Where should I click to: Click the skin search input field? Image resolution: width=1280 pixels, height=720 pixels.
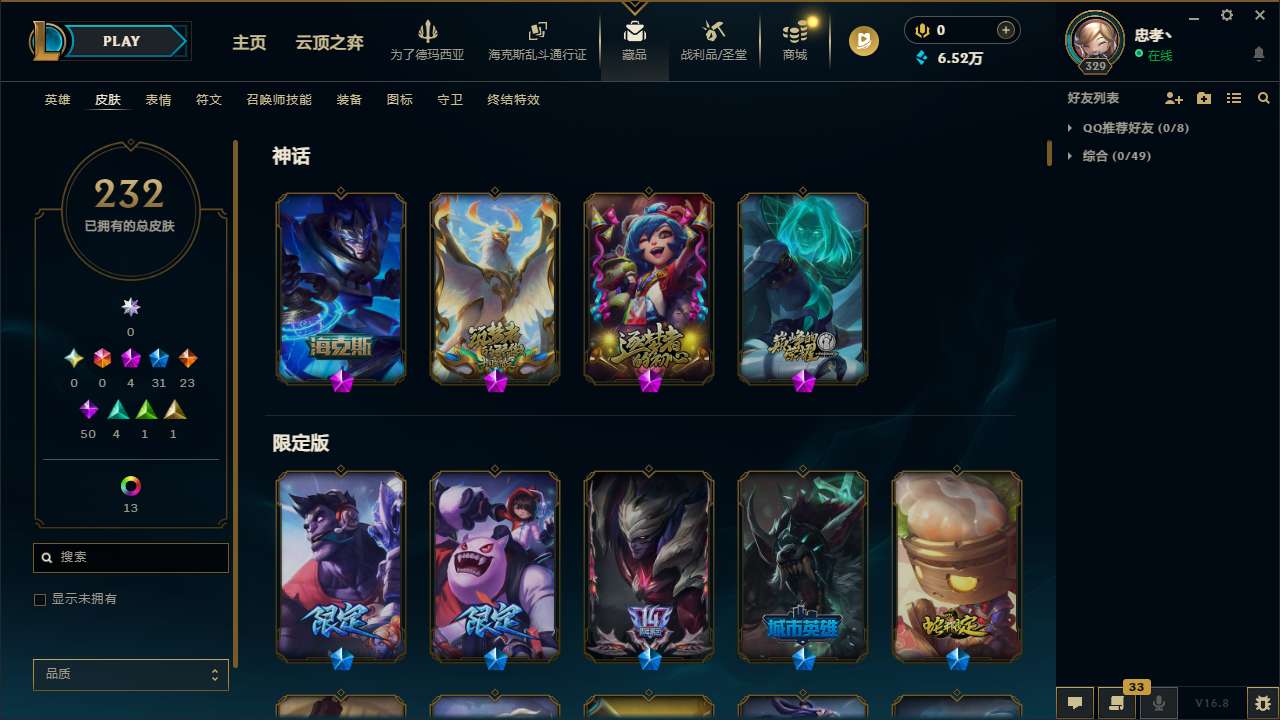coord(130,557)
